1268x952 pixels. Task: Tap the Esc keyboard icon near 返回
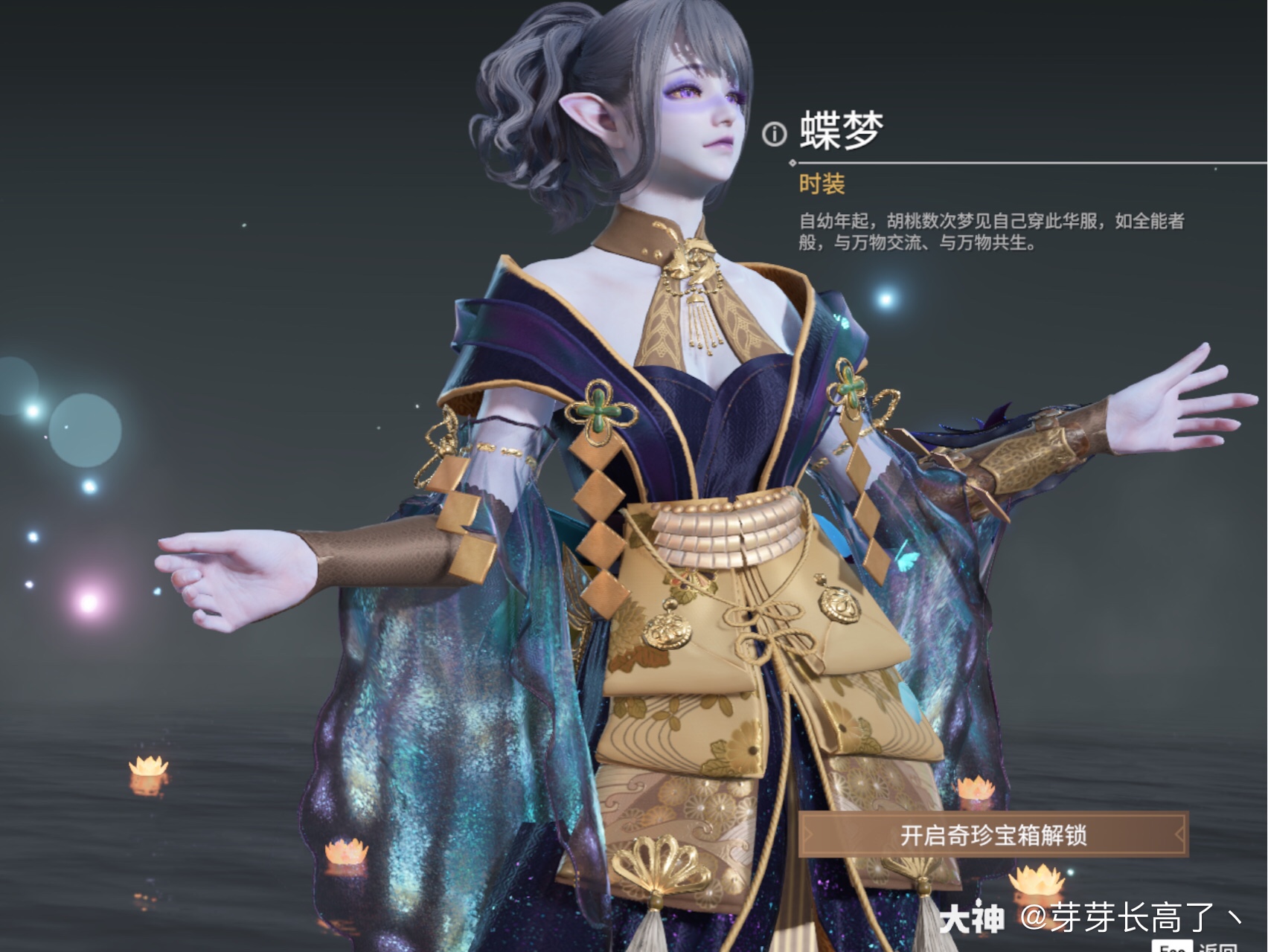click(x=1174, y=946)
